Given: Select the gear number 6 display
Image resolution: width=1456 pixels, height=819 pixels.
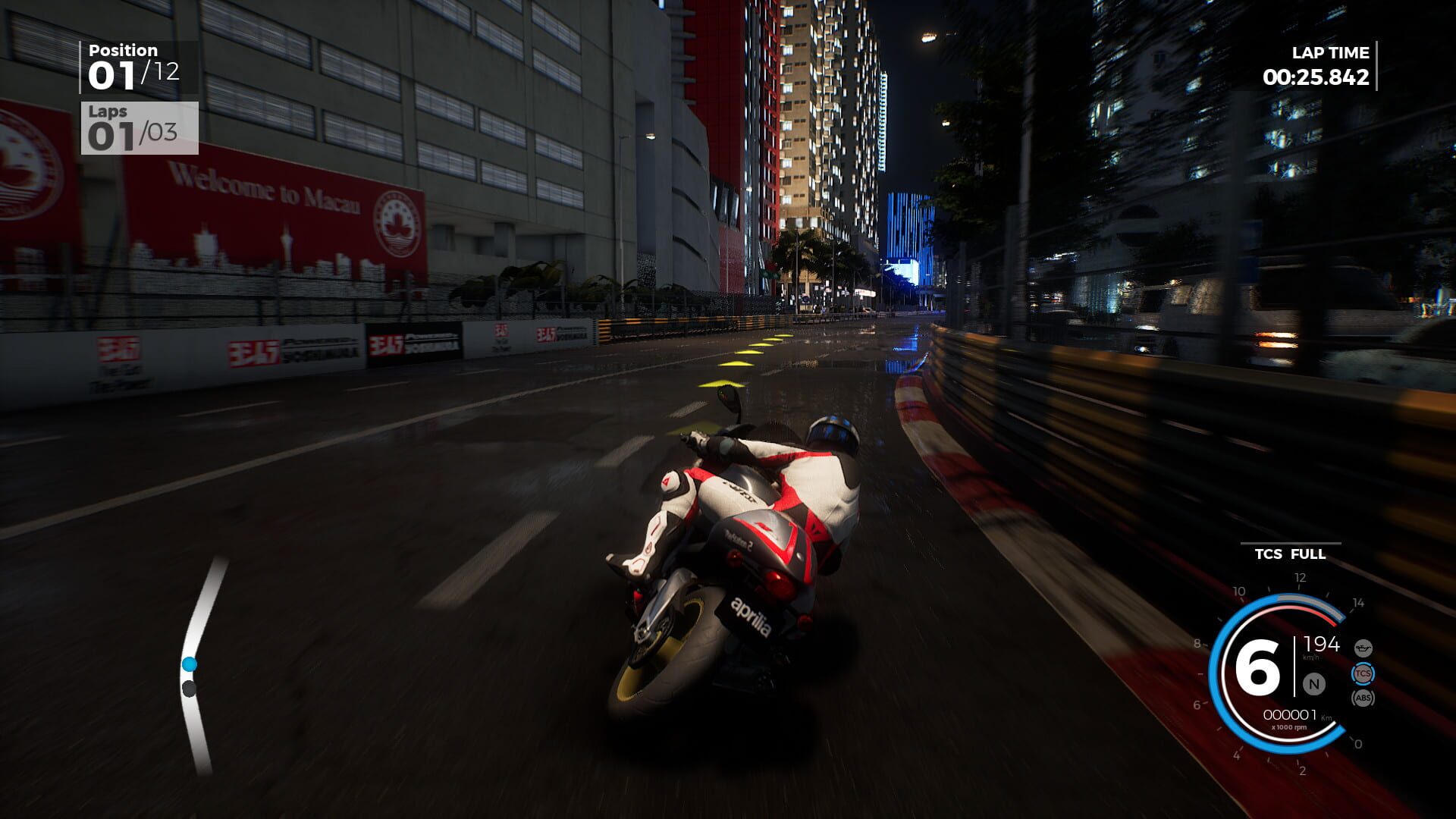Looking at the screenshot, I should point(1259,667).
